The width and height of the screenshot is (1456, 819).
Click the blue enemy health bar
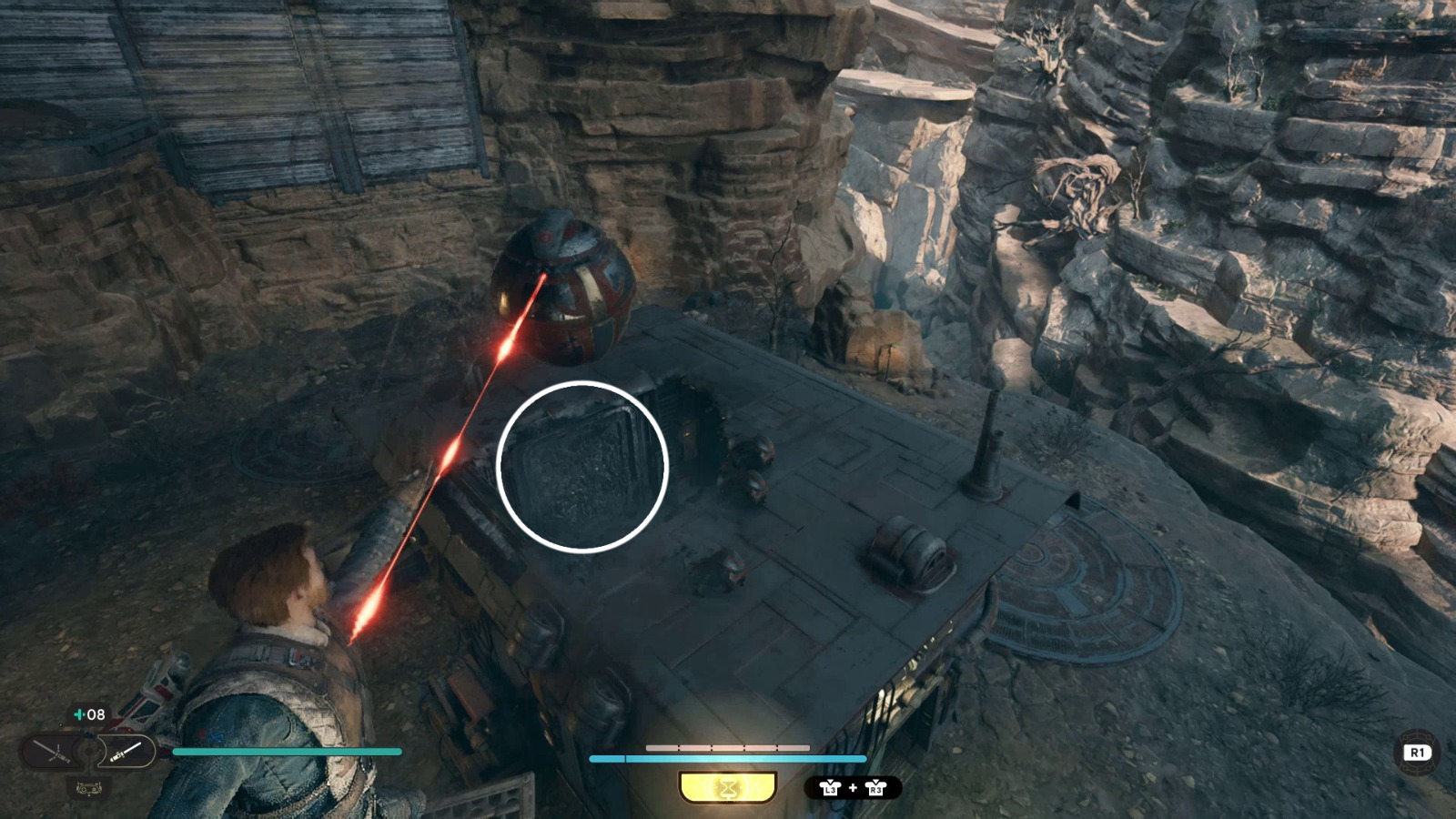point(728,757)
